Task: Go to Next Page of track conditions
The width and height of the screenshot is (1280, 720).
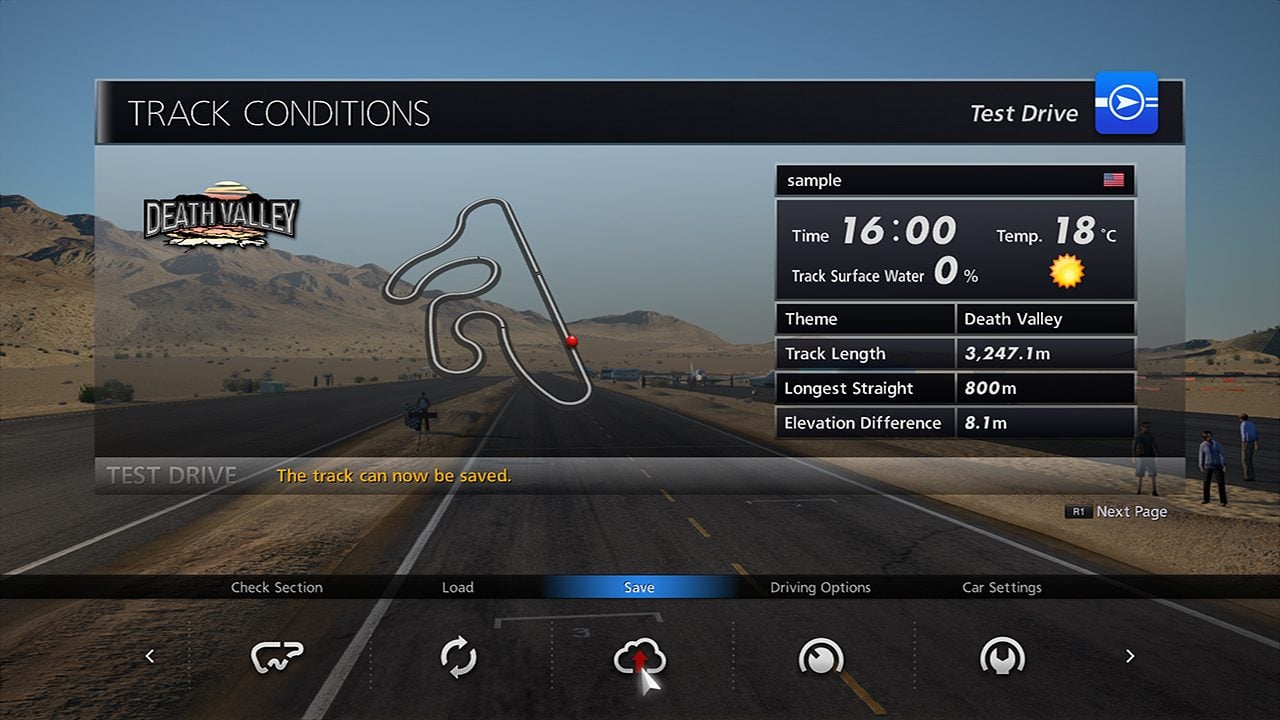Action: click(1118, 511)
